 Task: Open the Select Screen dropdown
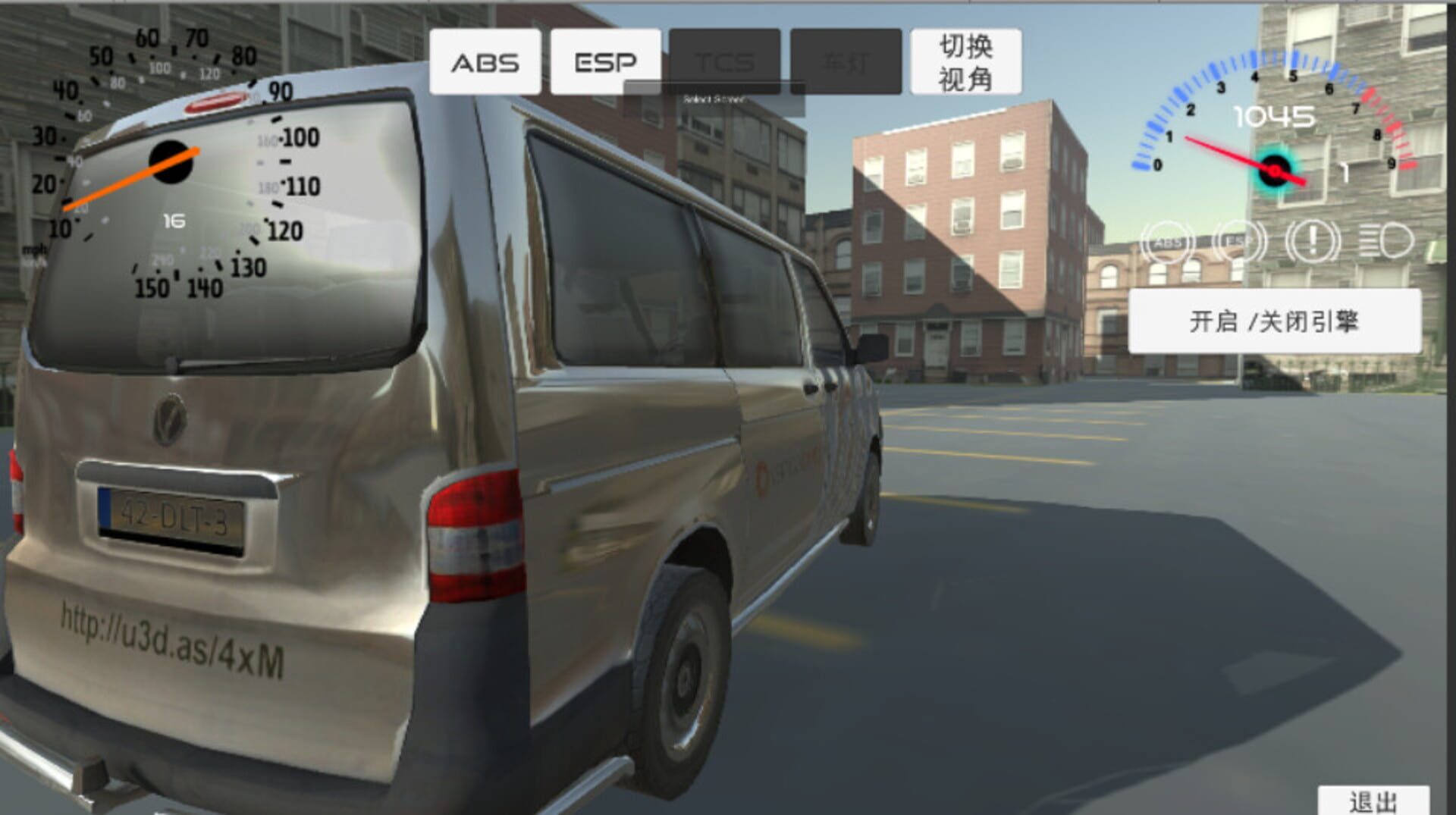pyautogui.click(x=716, y=99)
